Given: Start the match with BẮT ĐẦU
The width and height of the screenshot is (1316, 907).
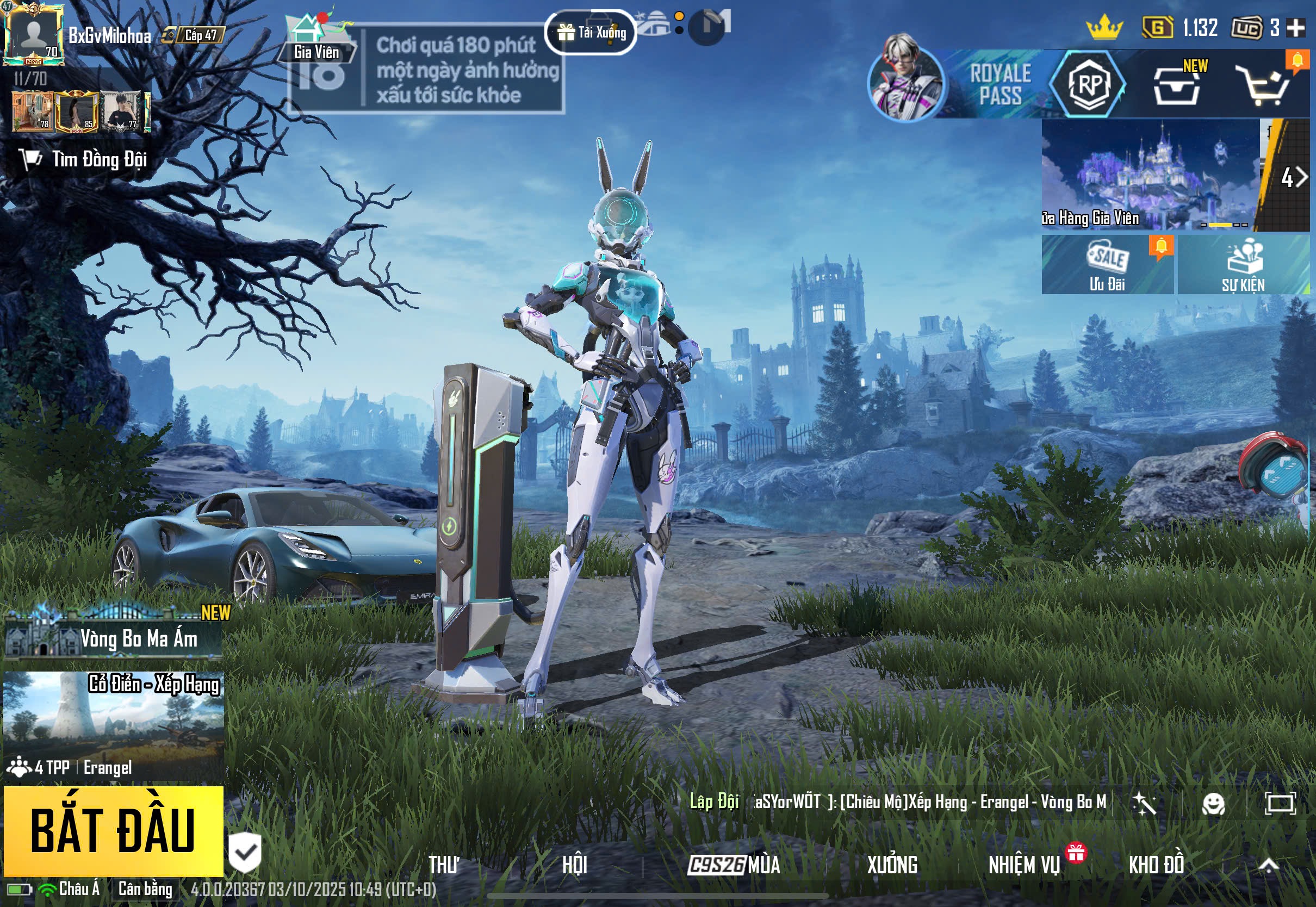Looking at the screenshot, I should tap(113, 830).
